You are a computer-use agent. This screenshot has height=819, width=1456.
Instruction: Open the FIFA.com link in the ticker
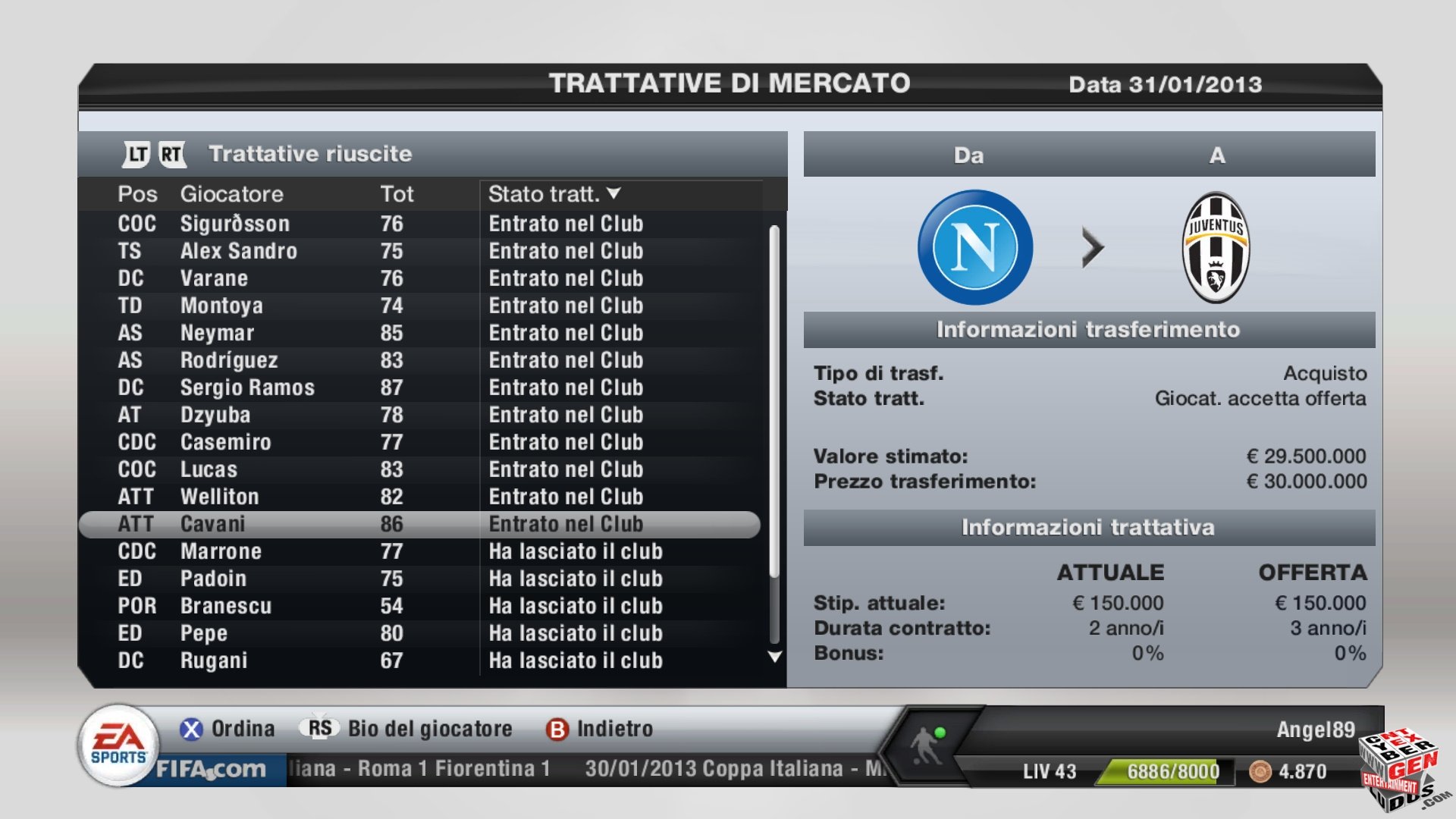(x=211, y=769)
